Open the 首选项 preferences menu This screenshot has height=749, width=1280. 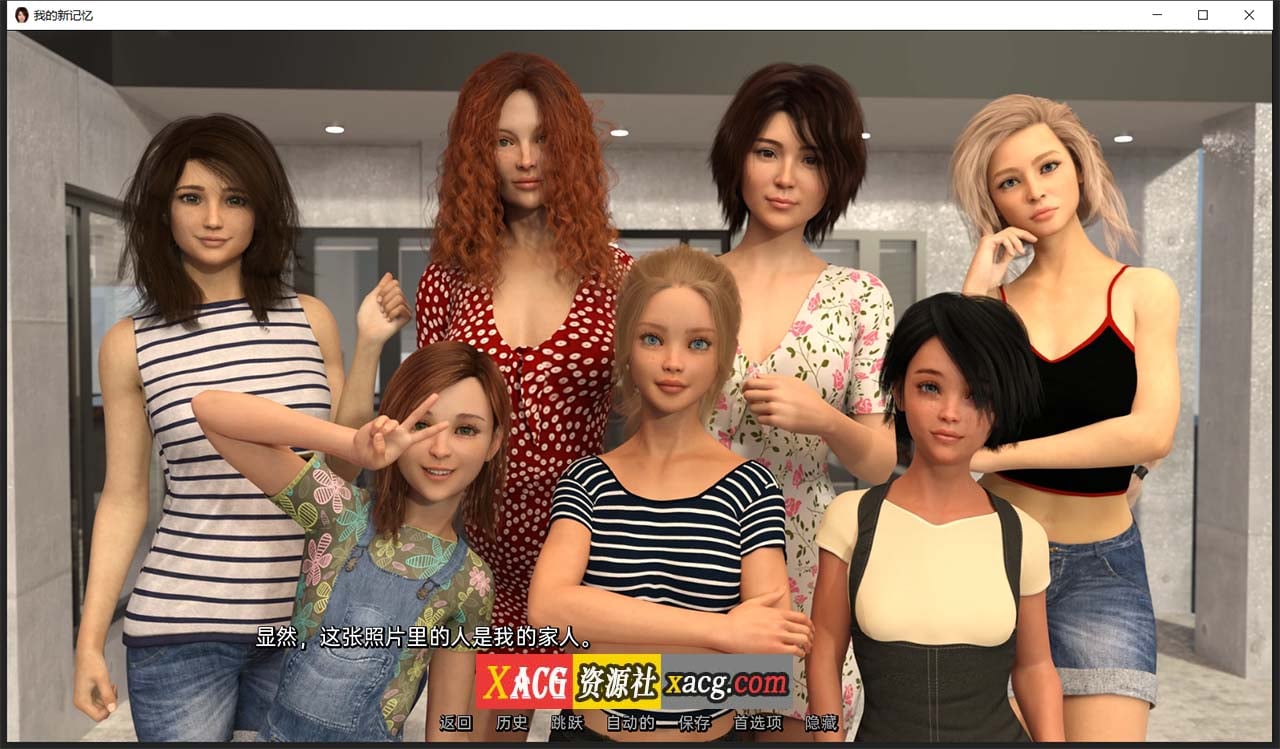(x=759, y=722)
